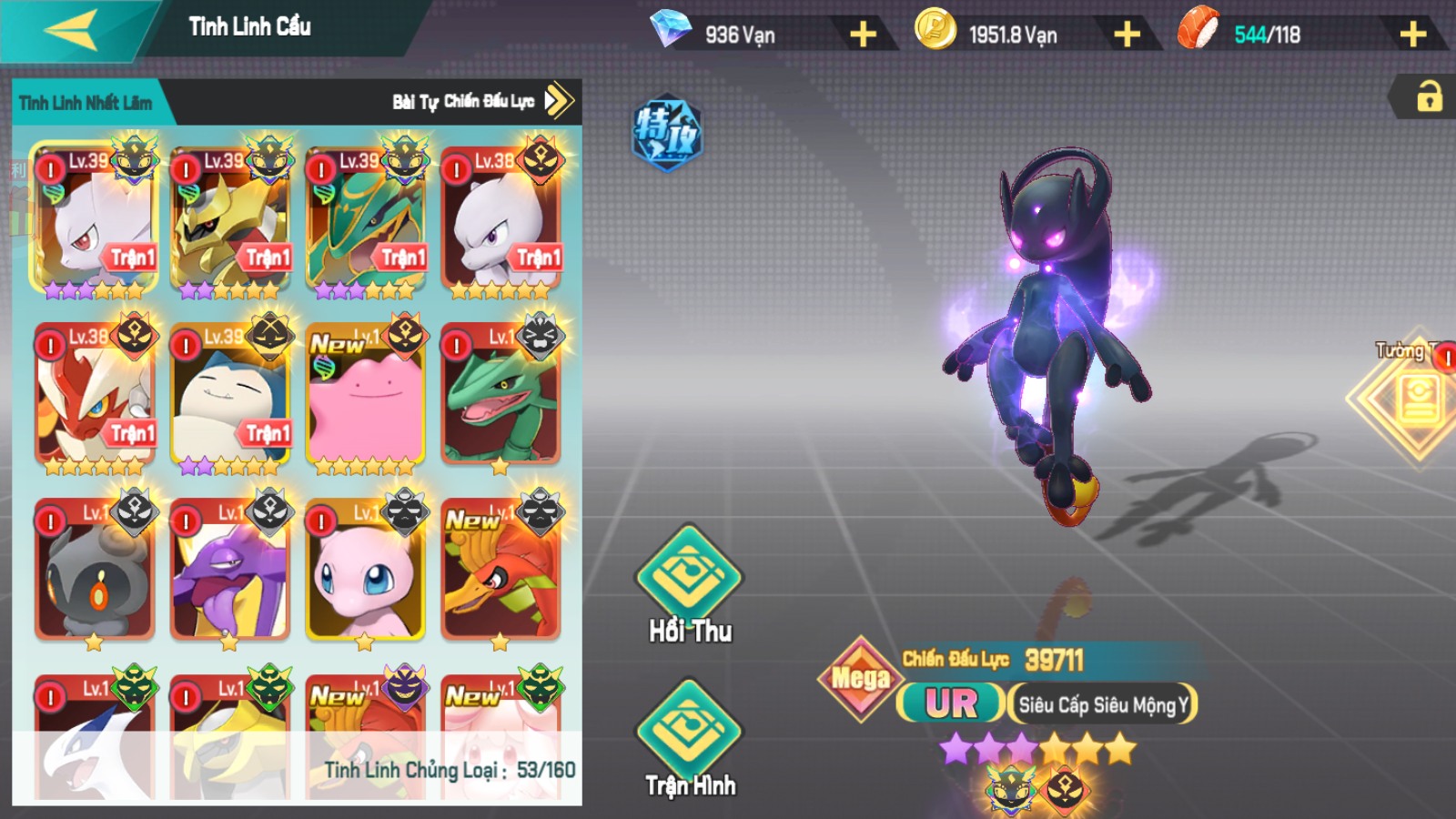The width and height of the screenshot is (1456, 819).
Task: Select the golden Giratina card
Action: click(230, 220)
